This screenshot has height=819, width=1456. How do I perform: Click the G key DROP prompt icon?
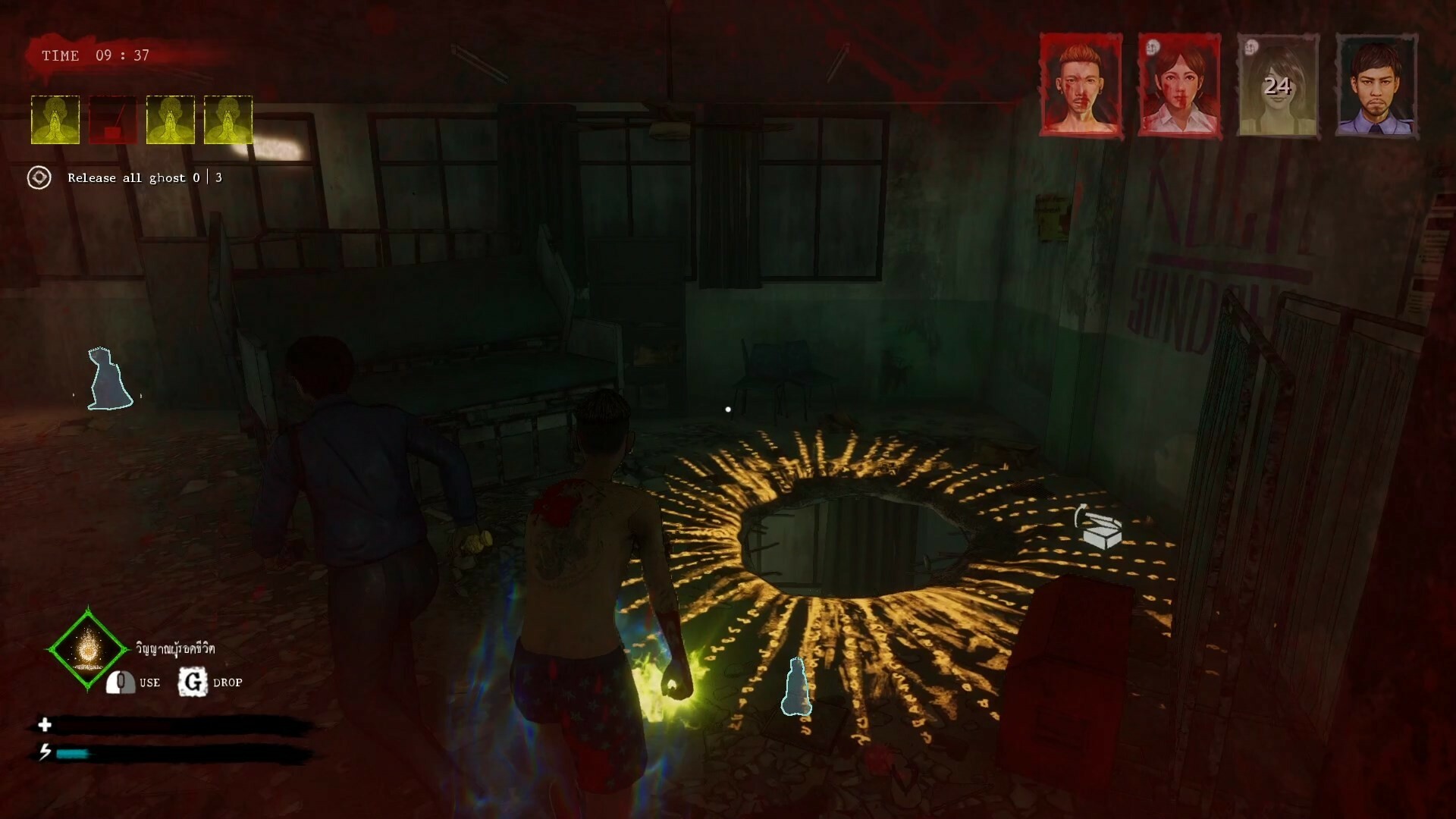[192, 682]
